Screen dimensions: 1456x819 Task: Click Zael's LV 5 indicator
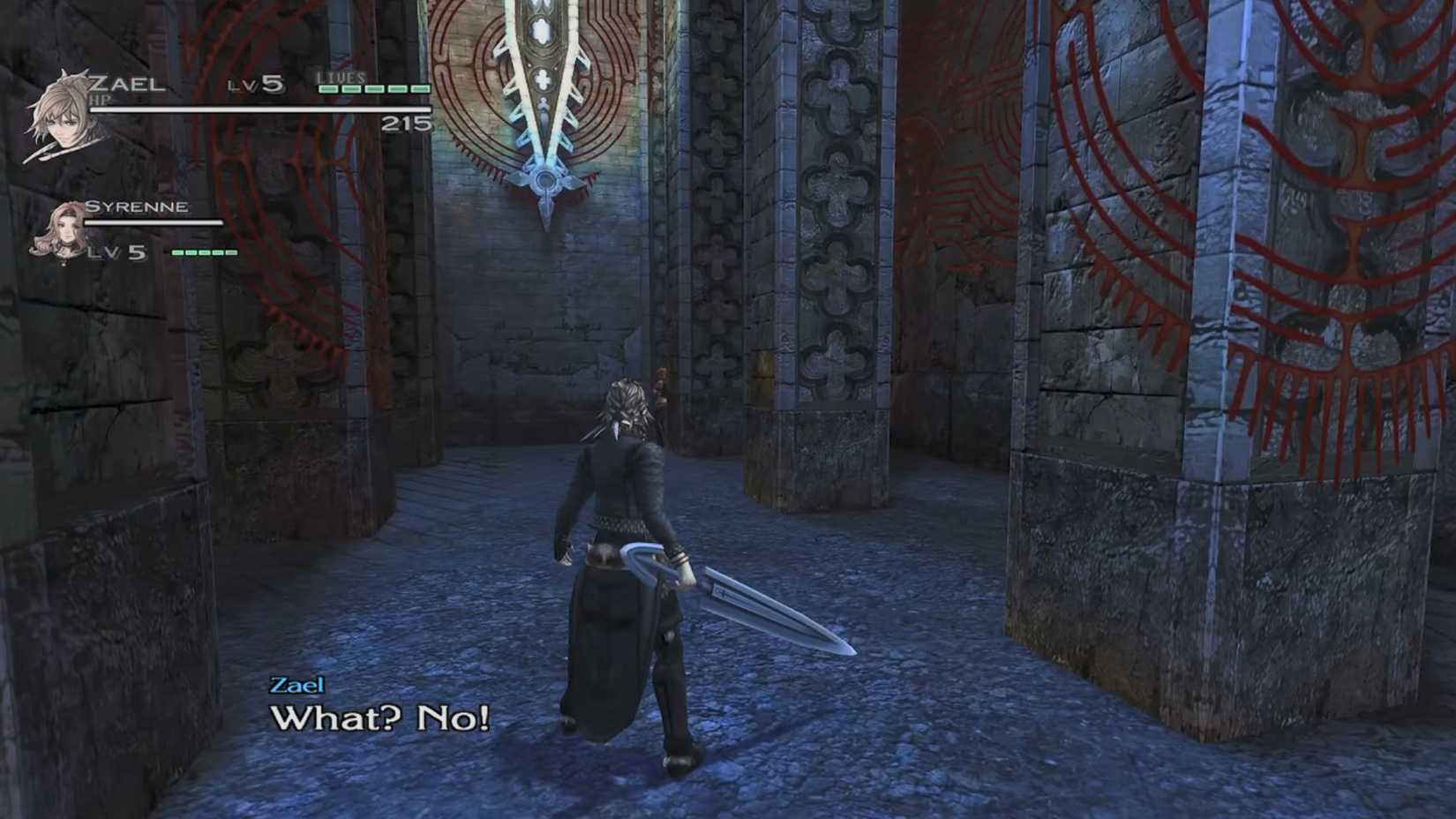tap(256, 83)
